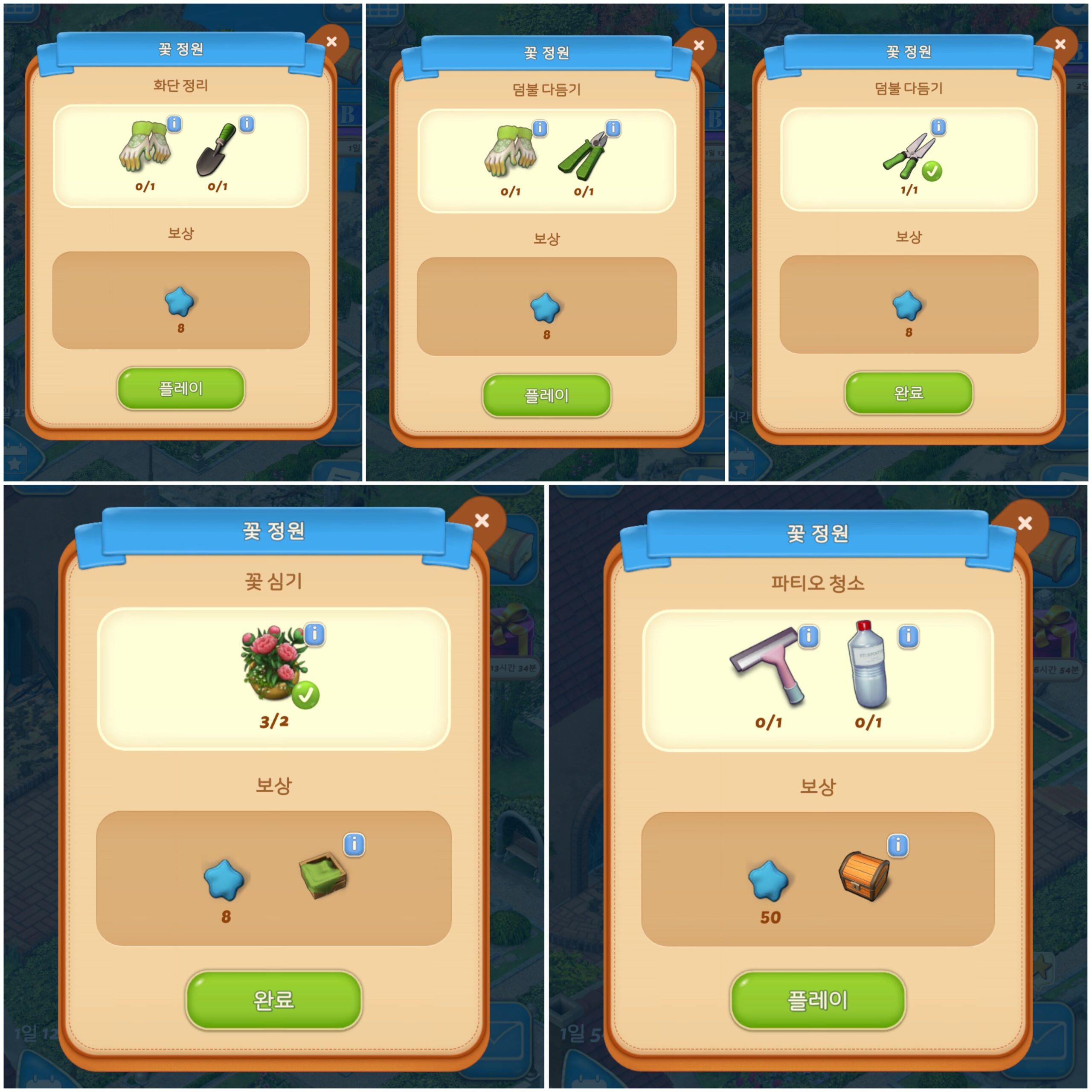The image size is (1092, 1092).
Task: Show info for the 0/1 pruning shears
Action: point(613,128)
